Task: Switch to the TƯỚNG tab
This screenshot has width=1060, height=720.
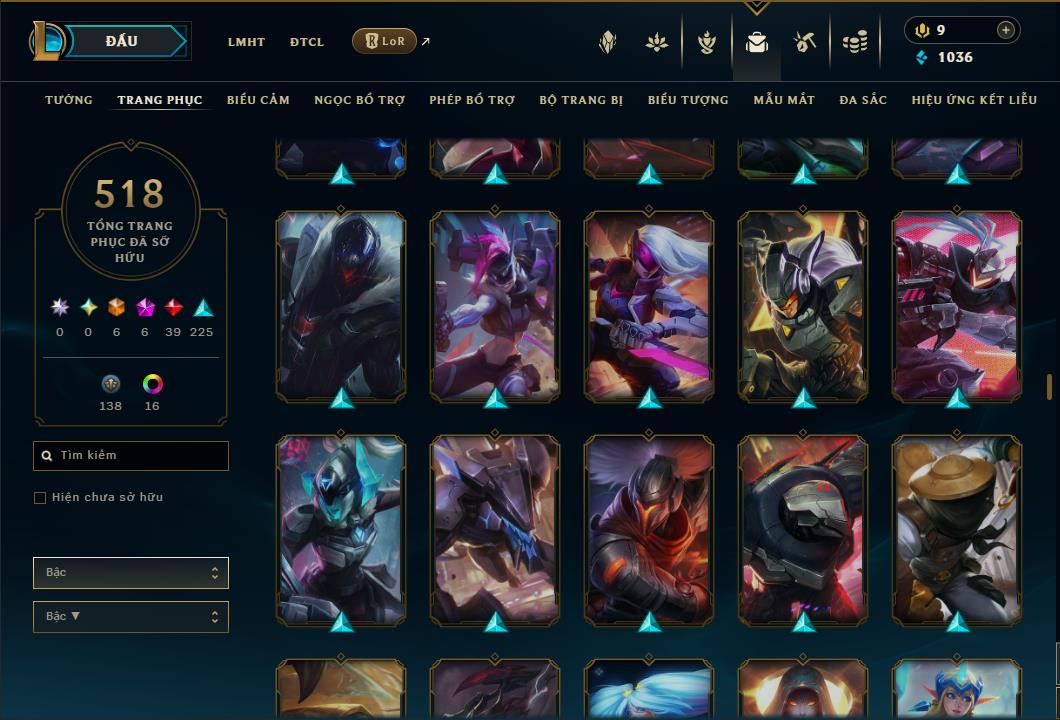Action: tap(69, 100)
